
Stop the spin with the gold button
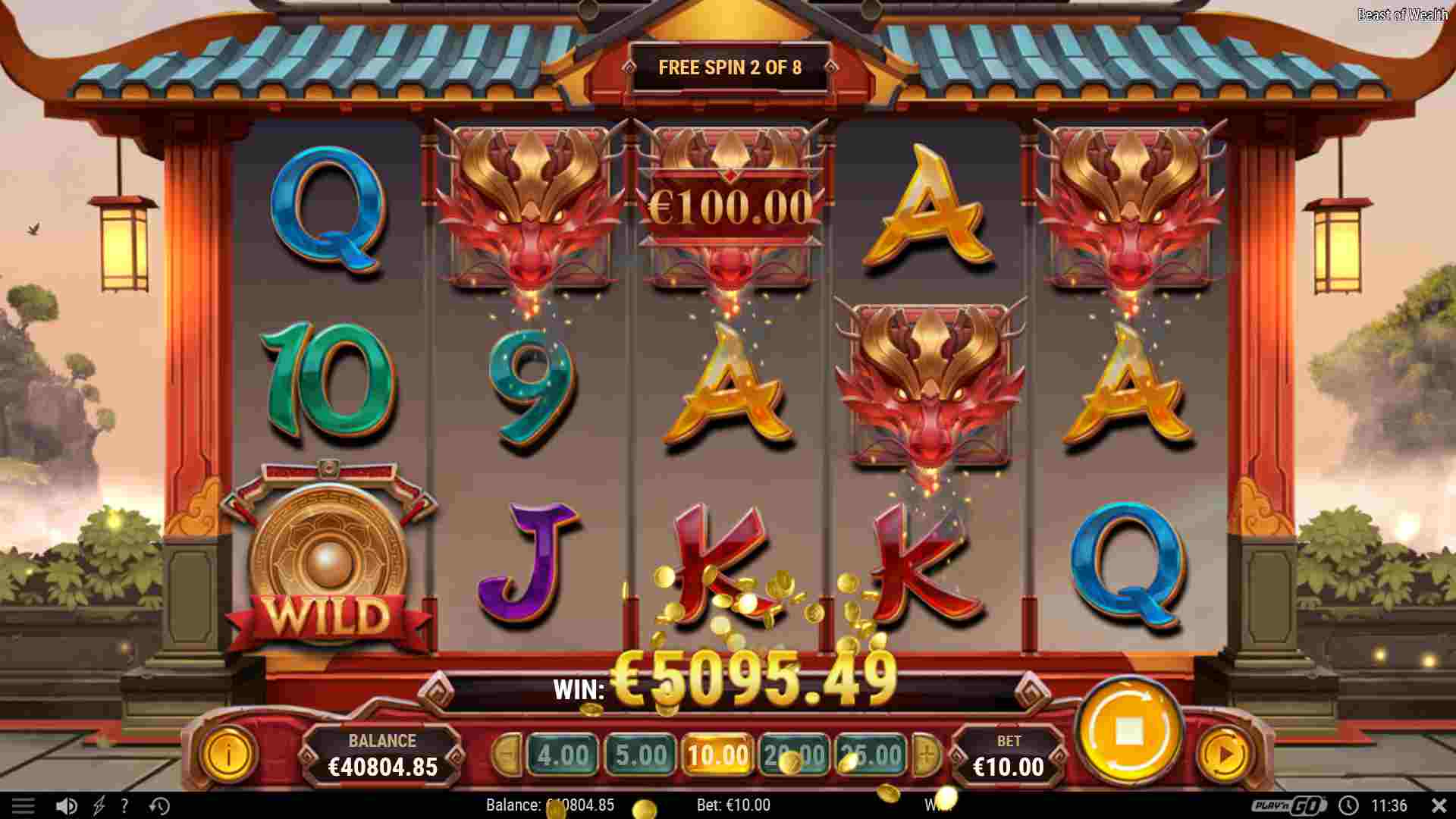coord(1131,729)
